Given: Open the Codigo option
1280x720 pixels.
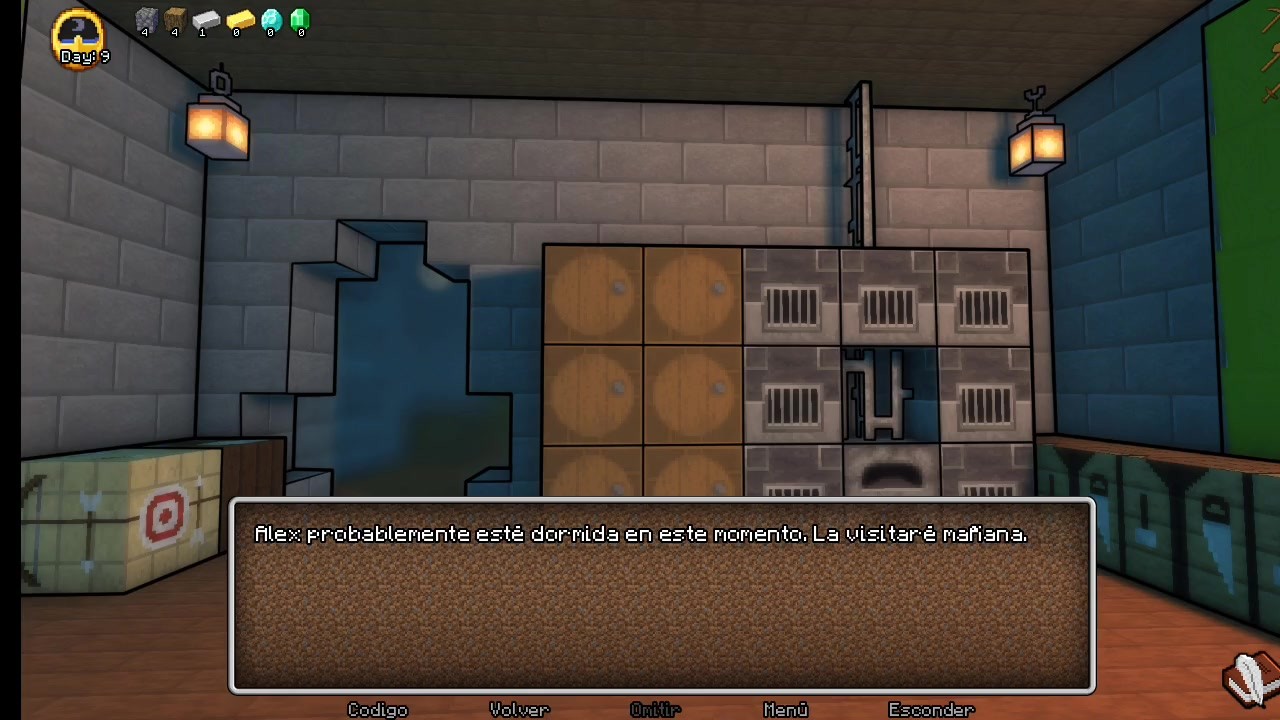Looking at the screenshot, I should pyautogui.click(x=377, y=709).
